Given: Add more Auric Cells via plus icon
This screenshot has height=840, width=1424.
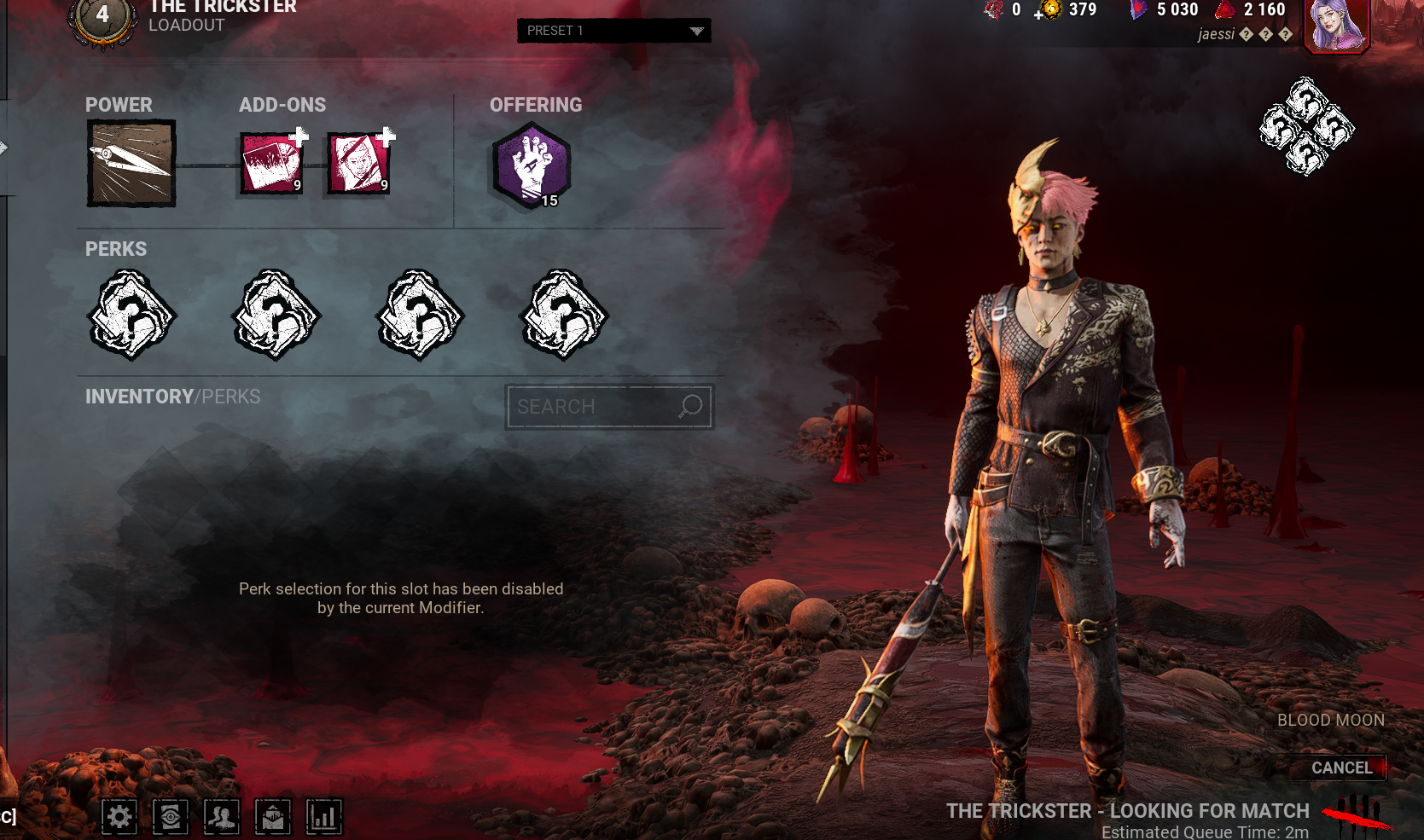Looking at the screenshot, I should (x=1039, y=14).
